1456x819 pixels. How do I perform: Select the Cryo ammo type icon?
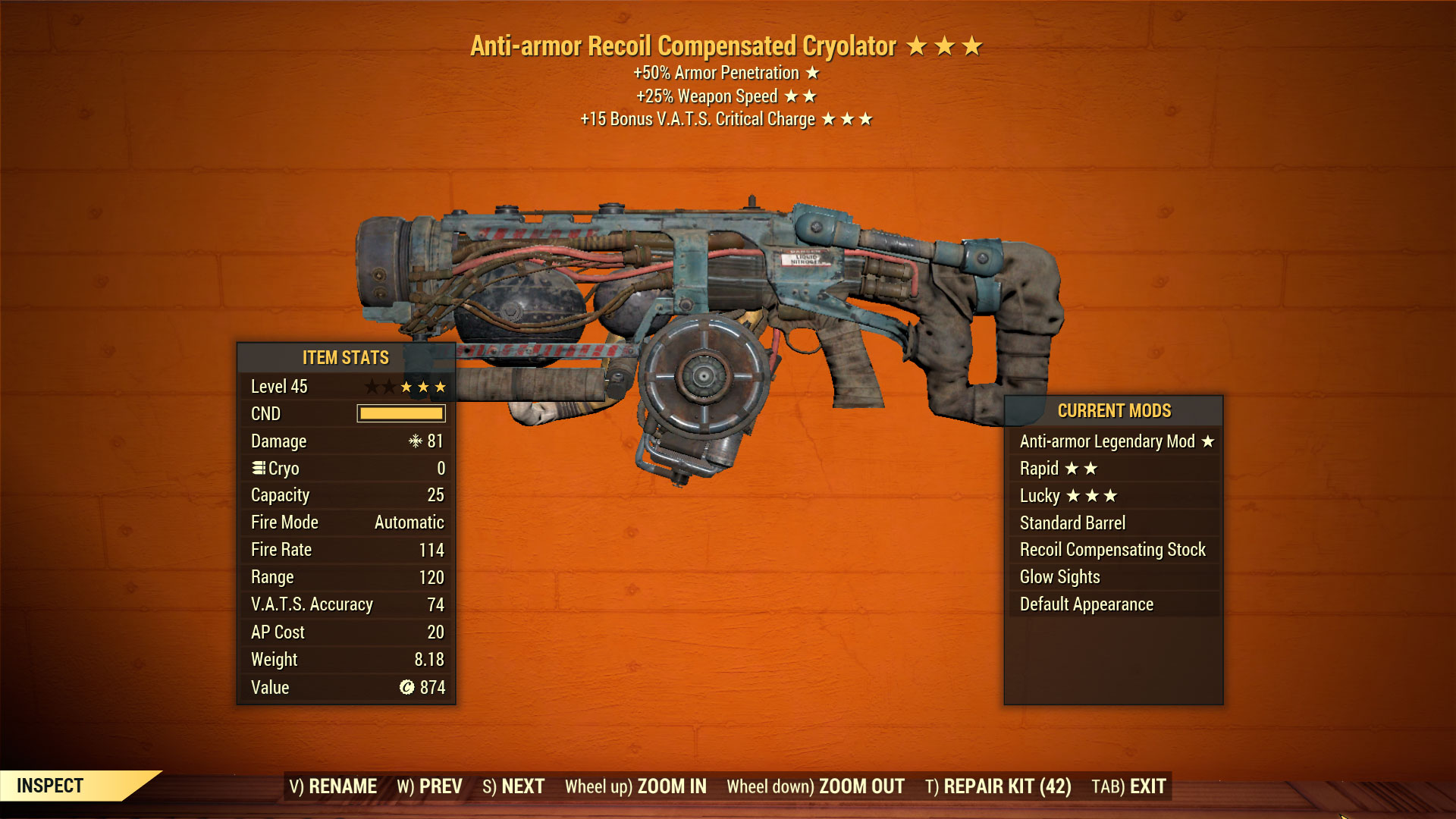click(x=259, y=468)
